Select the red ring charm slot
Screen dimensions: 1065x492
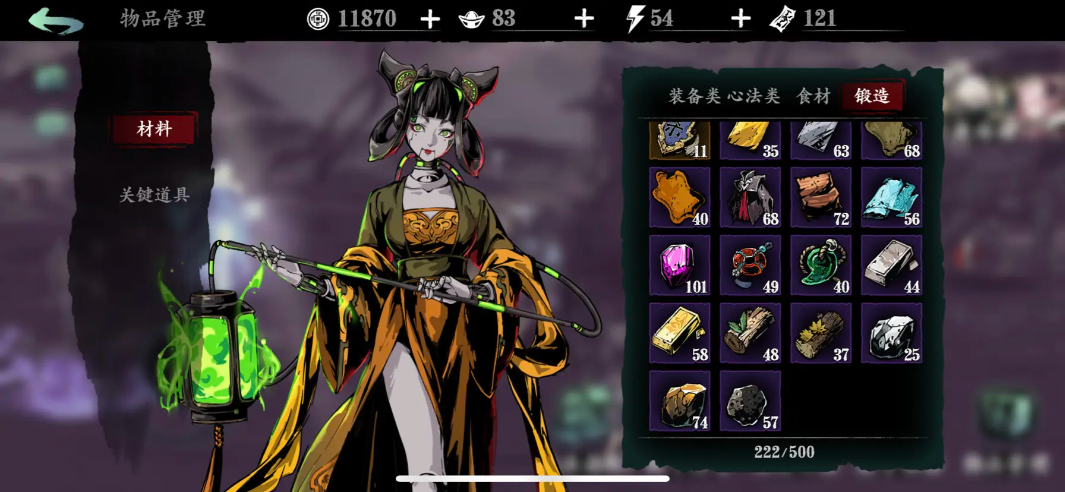pos(750,265)
